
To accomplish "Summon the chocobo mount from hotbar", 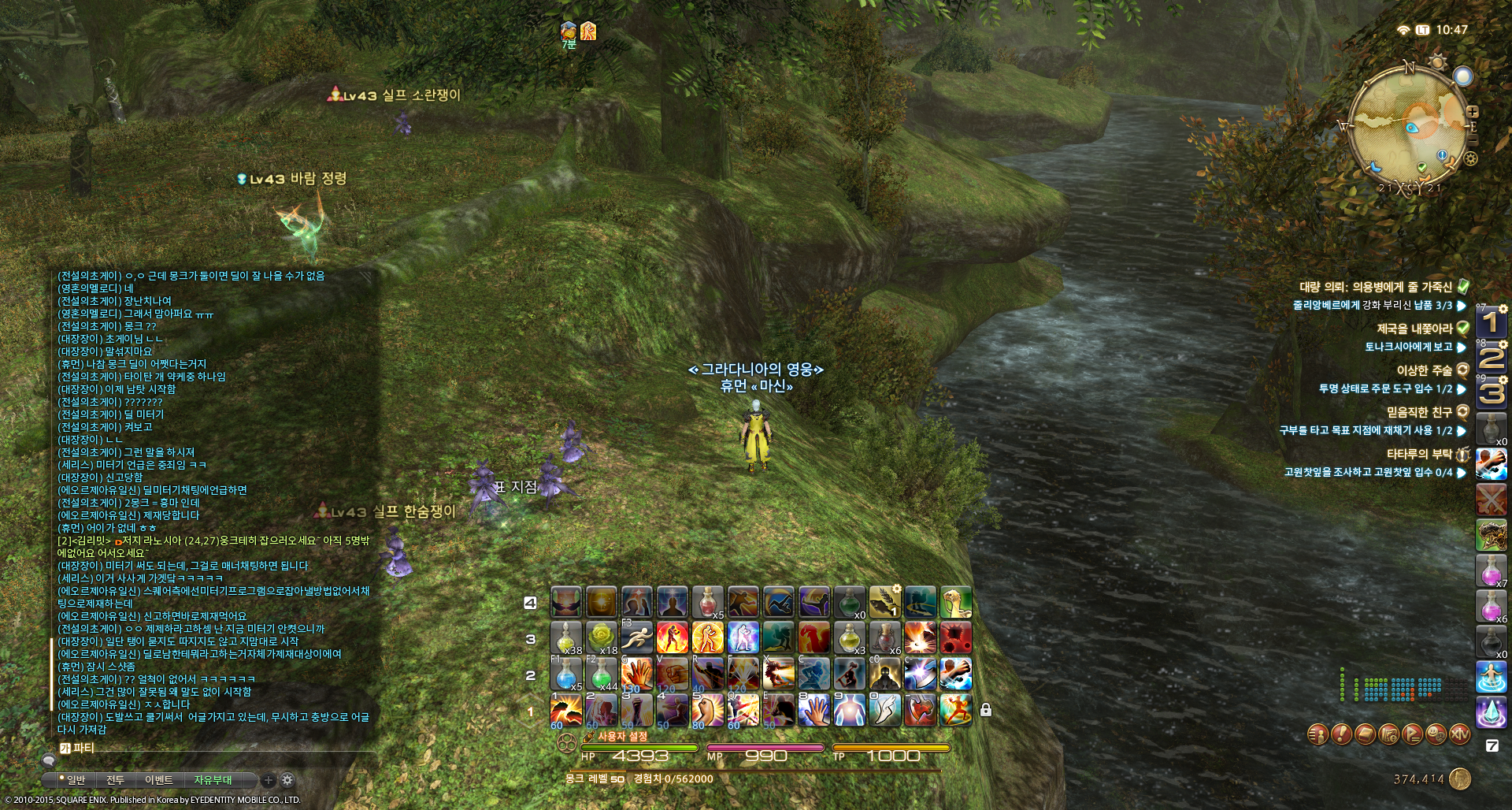I will 956,603.
